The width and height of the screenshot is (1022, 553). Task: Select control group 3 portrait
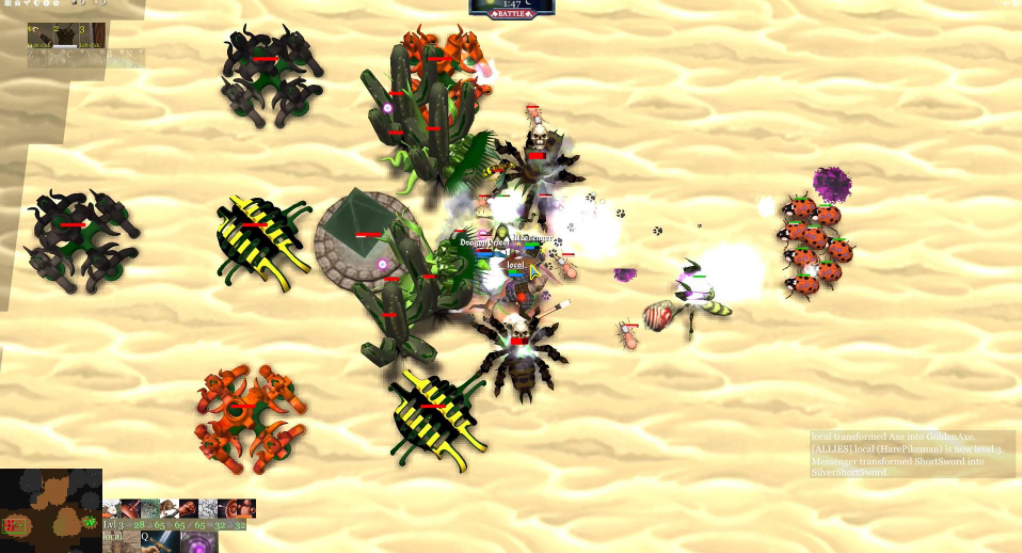coord(92,34)
